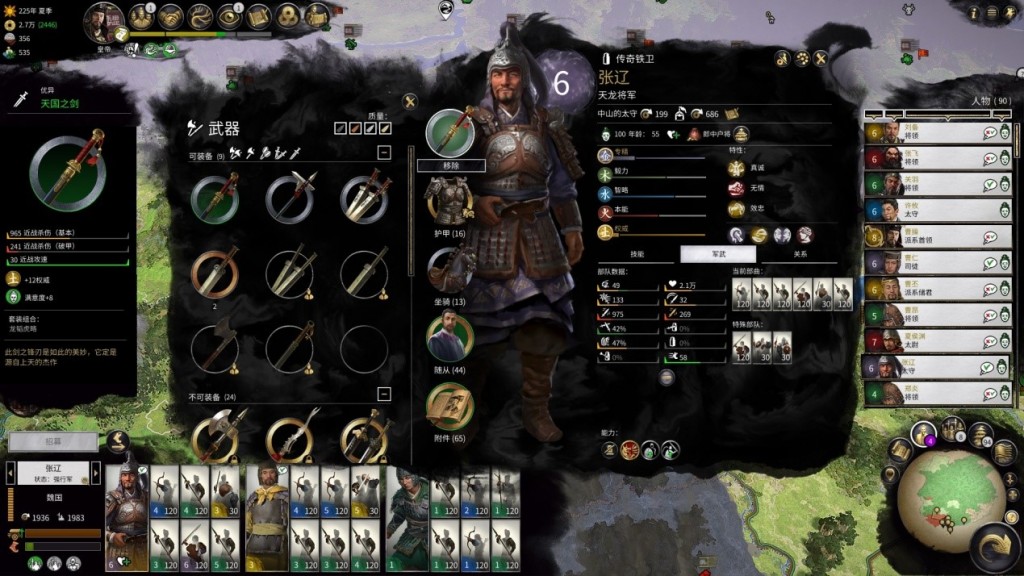Open the follower slot 随从 (44)
This screenshot has width=1024, height=576.
pos(449,336)
